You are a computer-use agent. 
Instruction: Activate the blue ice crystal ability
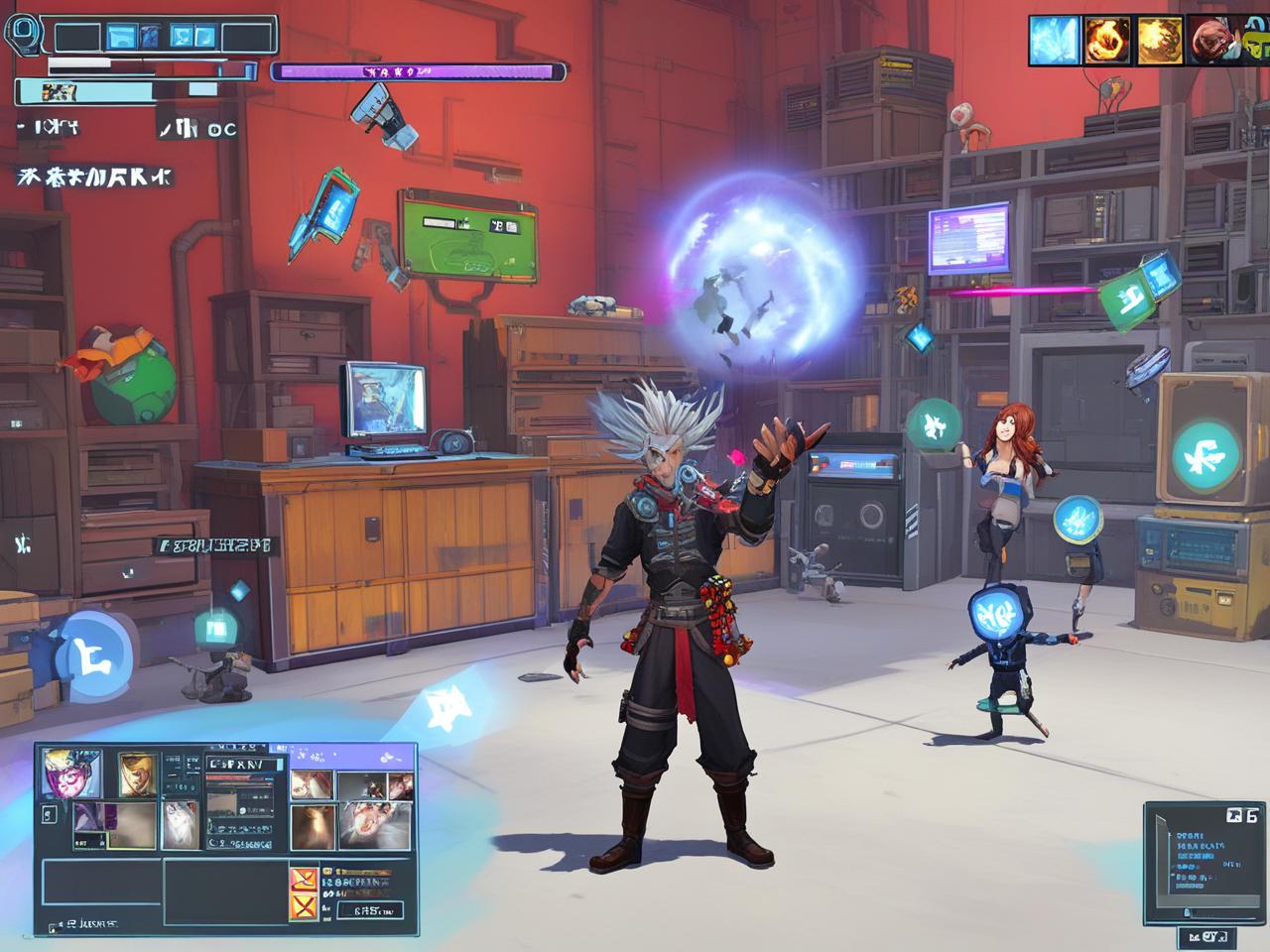tap(1053, 41)
